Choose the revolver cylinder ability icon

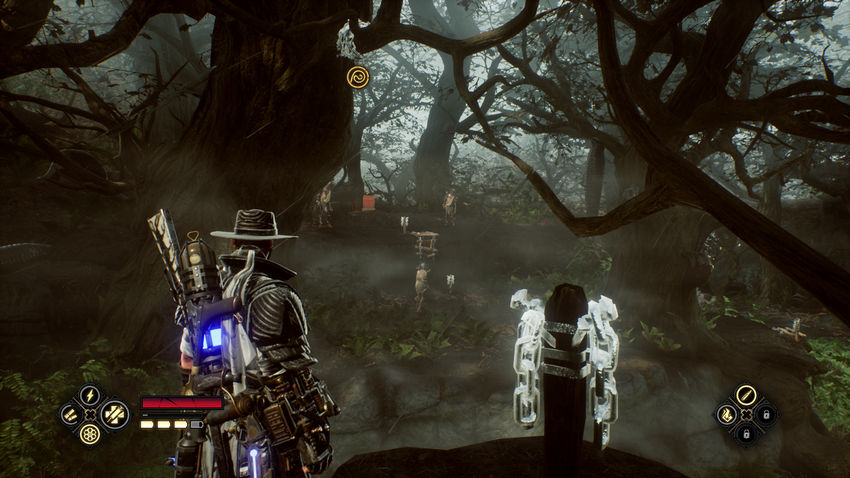pos(90,433)
